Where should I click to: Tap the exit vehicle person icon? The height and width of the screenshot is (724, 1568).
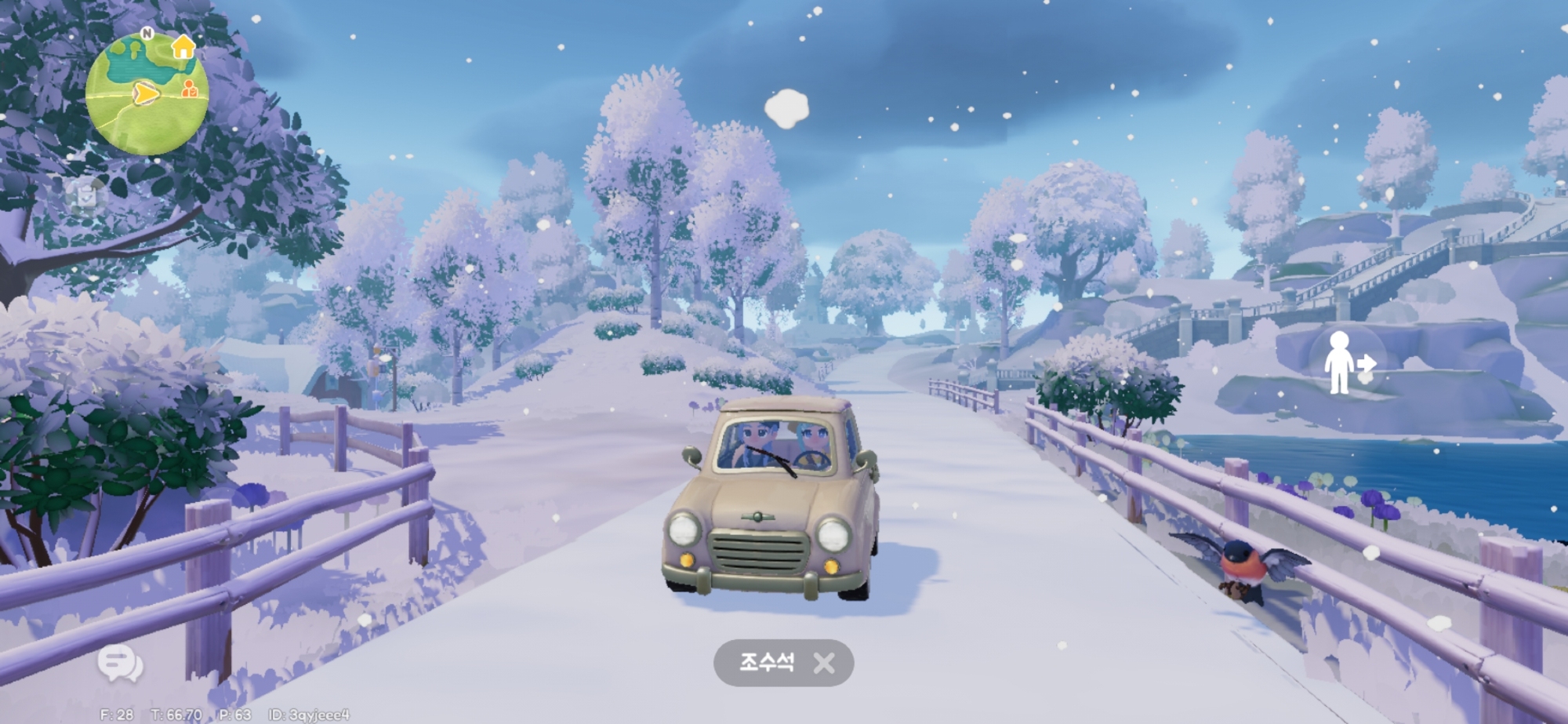pos(1344,362)
